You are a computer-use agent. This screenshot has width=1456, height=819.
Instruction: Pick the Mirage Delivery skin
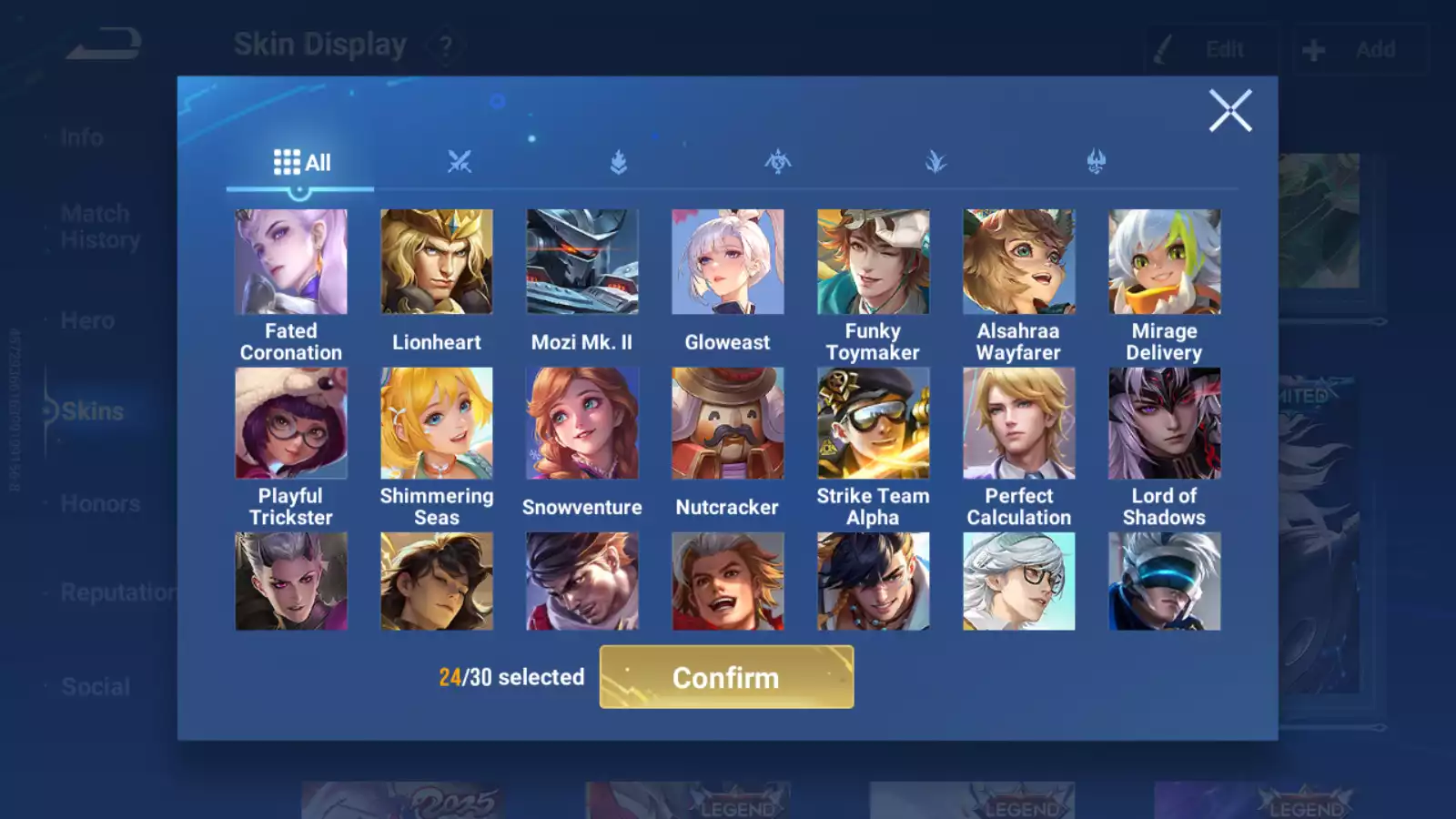tap(1165, 262)
